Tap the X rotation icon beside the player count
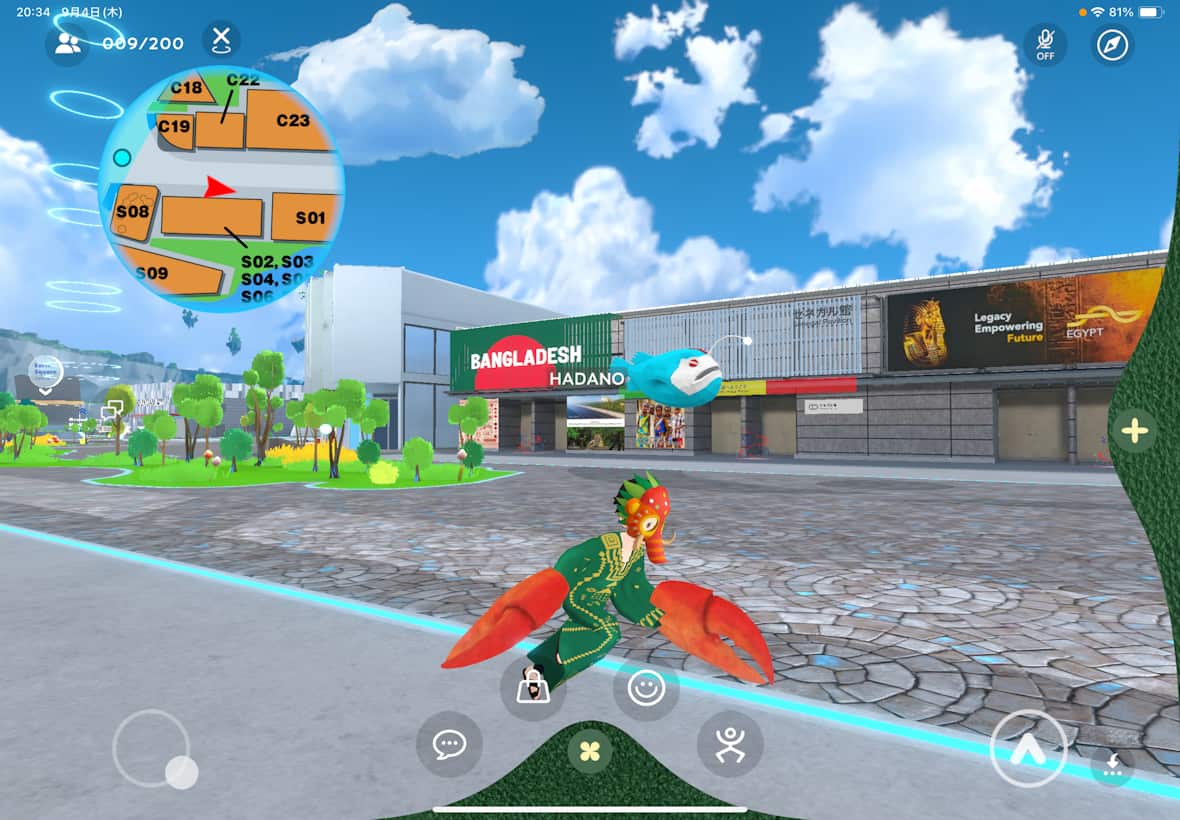1180x820 pixels. click(221, 41)
